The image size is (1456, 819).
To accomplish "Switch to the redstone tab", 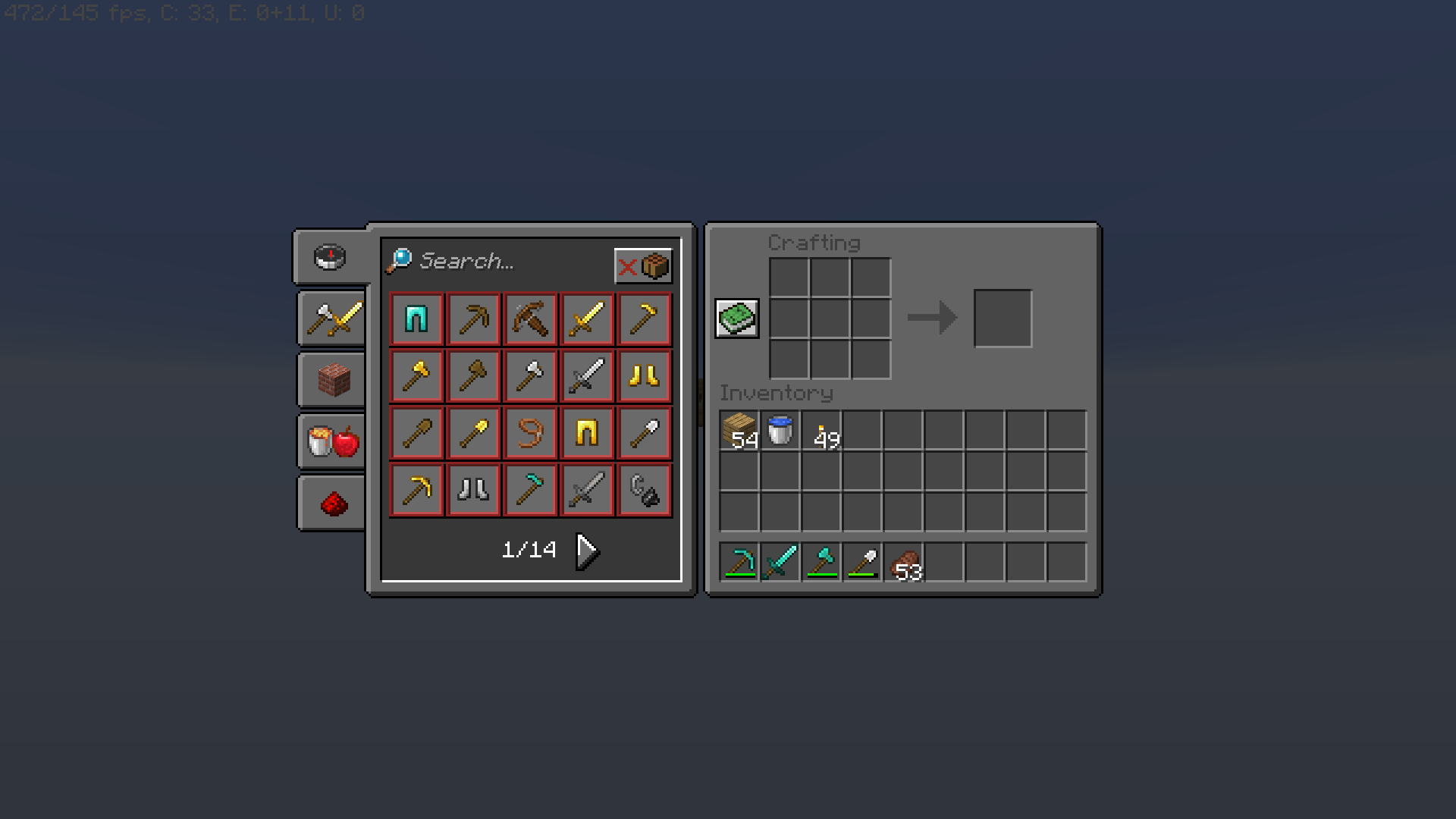I will click(x=330, y=502).
